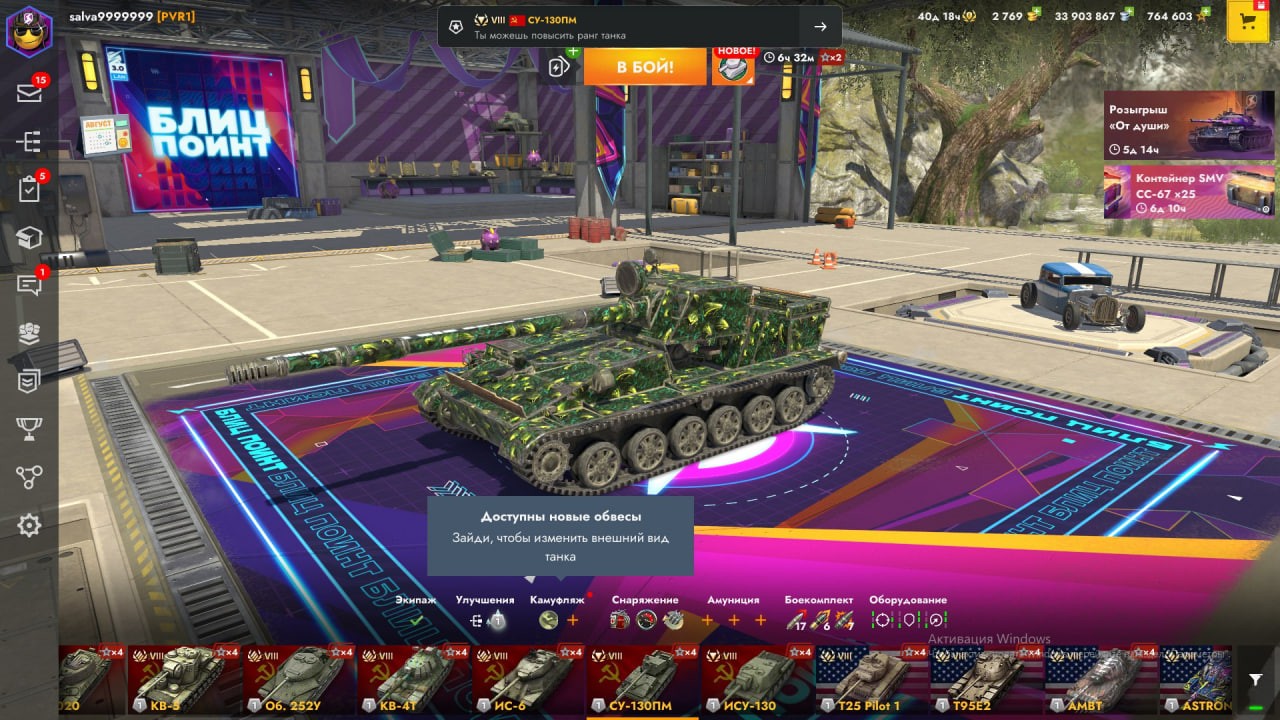
Task: Open the Розыгрыш «От души» event banner
Action: click(1175, 126)
